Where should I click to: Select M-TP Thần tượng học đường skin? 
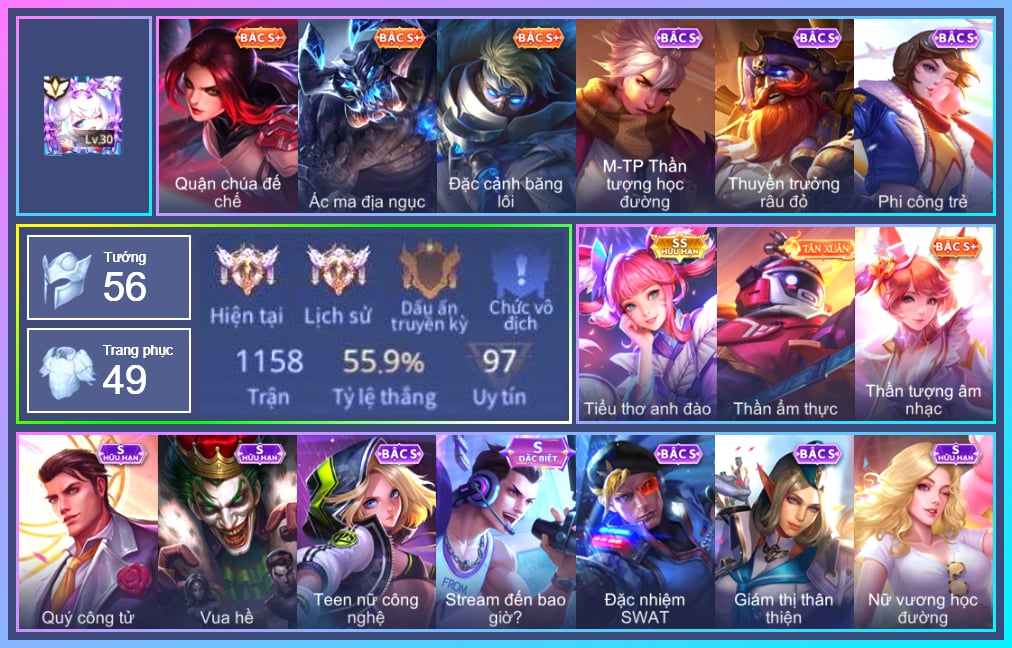pyautogui.click(x=645, y=116)
